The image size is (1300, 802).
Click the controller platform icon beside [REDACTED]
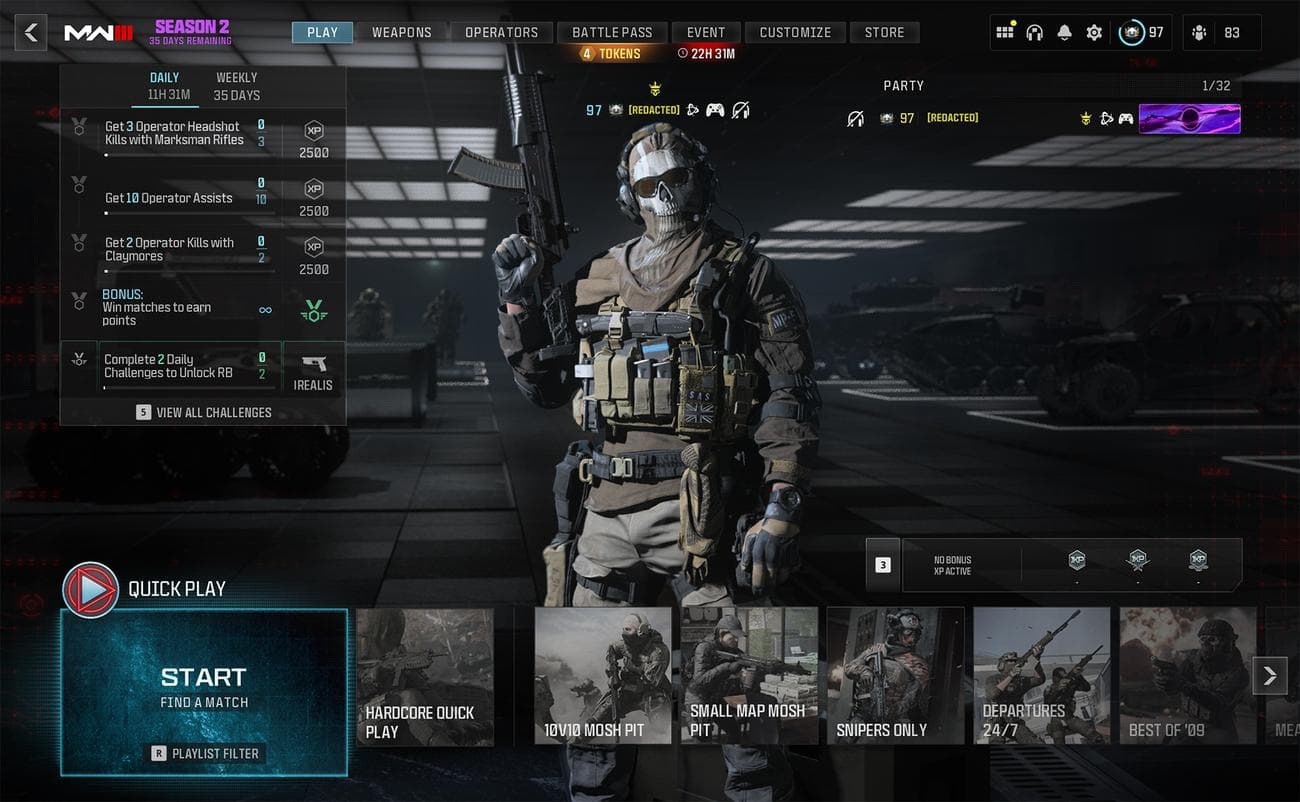click(x=716, y=111)
